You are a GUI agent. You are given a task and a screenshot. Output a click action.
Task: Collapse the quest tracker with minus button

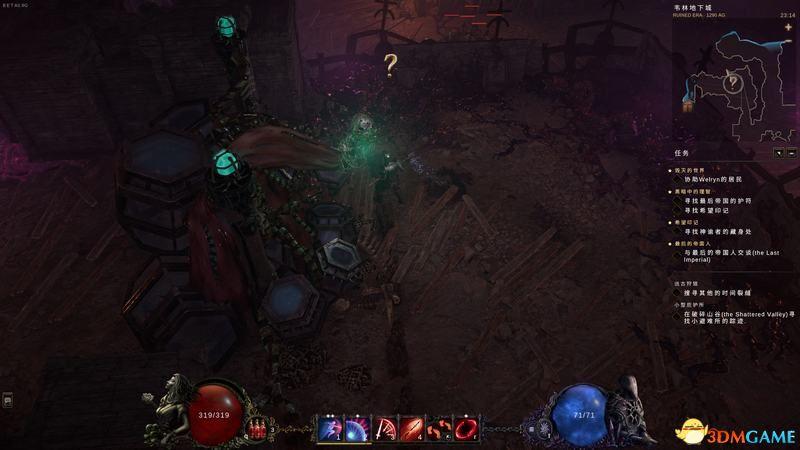point(790,153)
